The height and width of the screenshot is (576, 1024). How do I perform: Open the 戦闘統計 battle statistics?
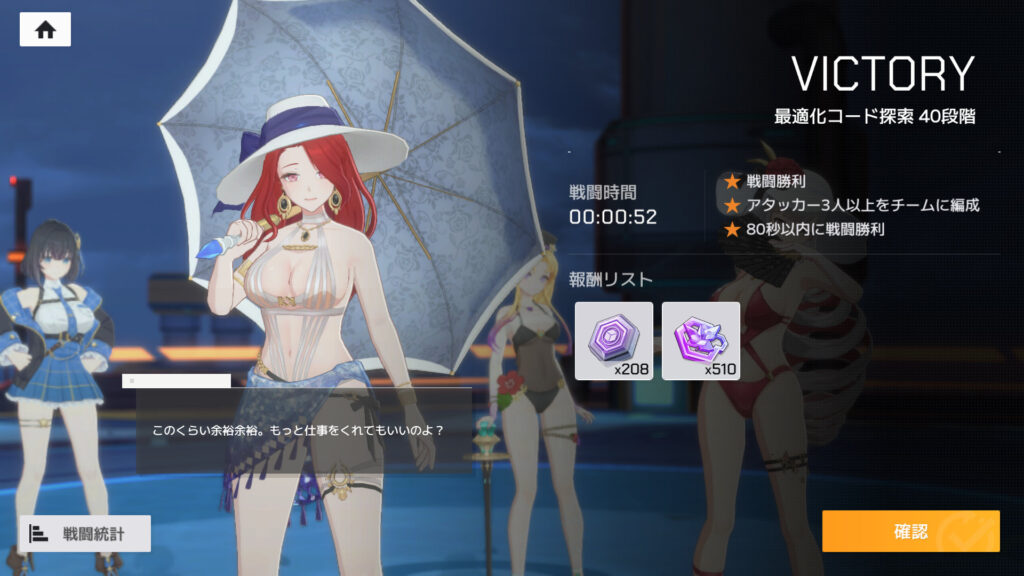(85, 533)
